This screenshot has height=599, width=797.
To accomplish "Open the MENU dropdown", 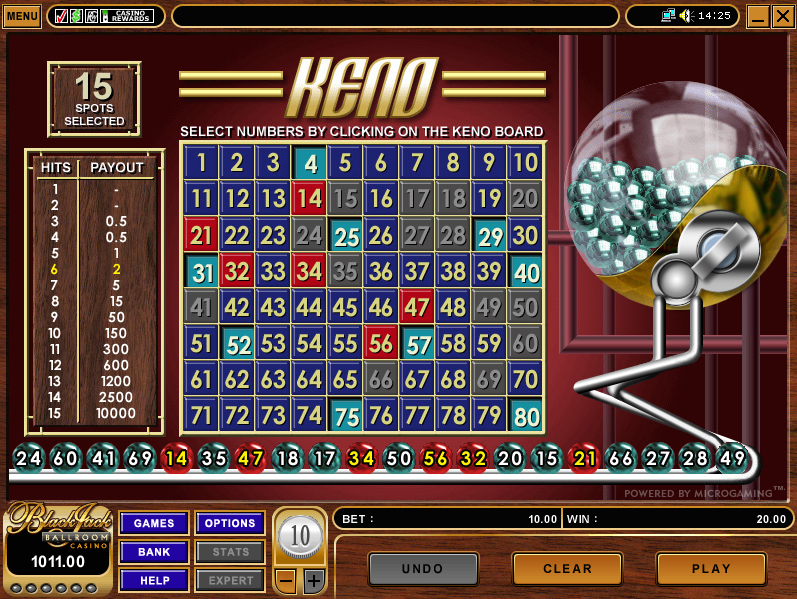I will click(22, 16).
